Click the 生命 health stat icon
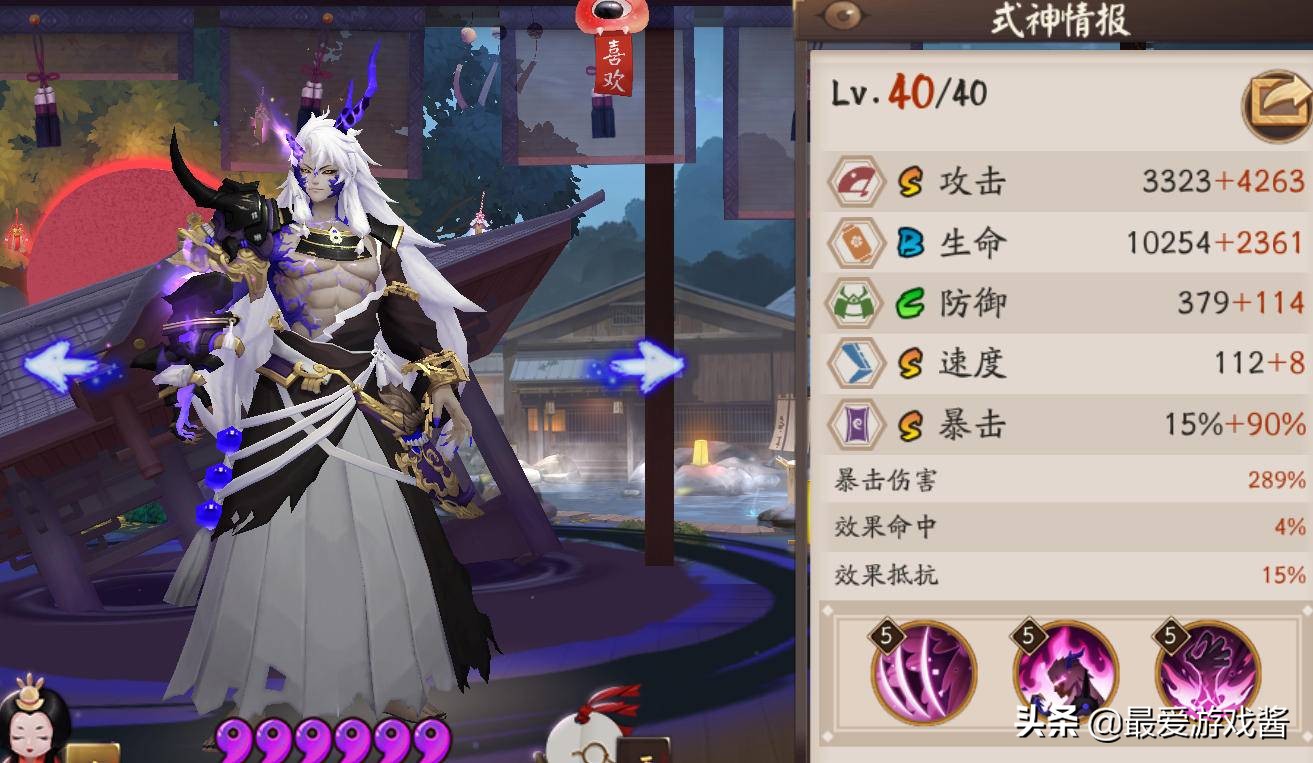This screenshot has width=1313, height=763. pos(855,243)
